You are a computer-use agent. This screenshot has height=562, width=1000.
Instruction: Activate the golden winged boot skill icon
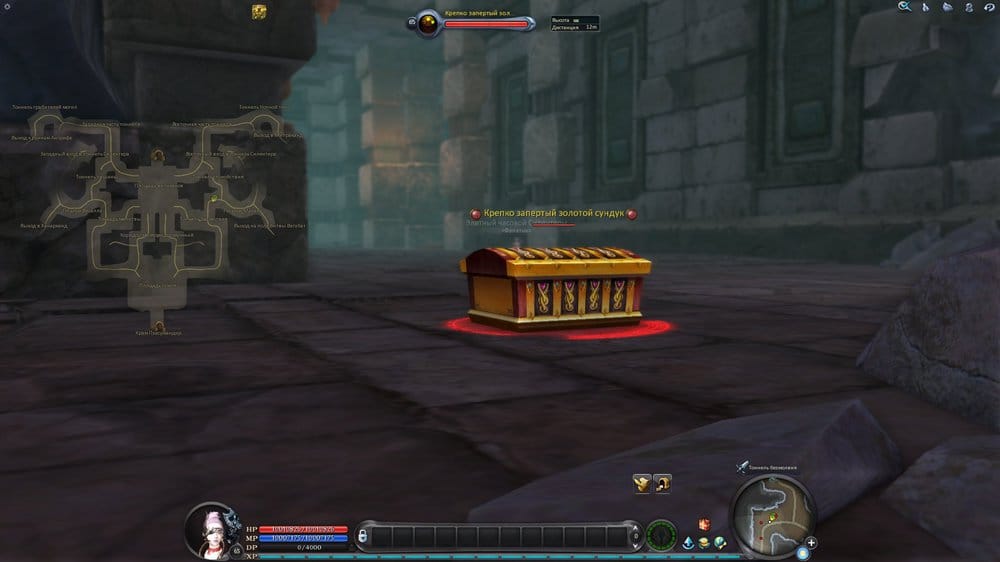642,484
